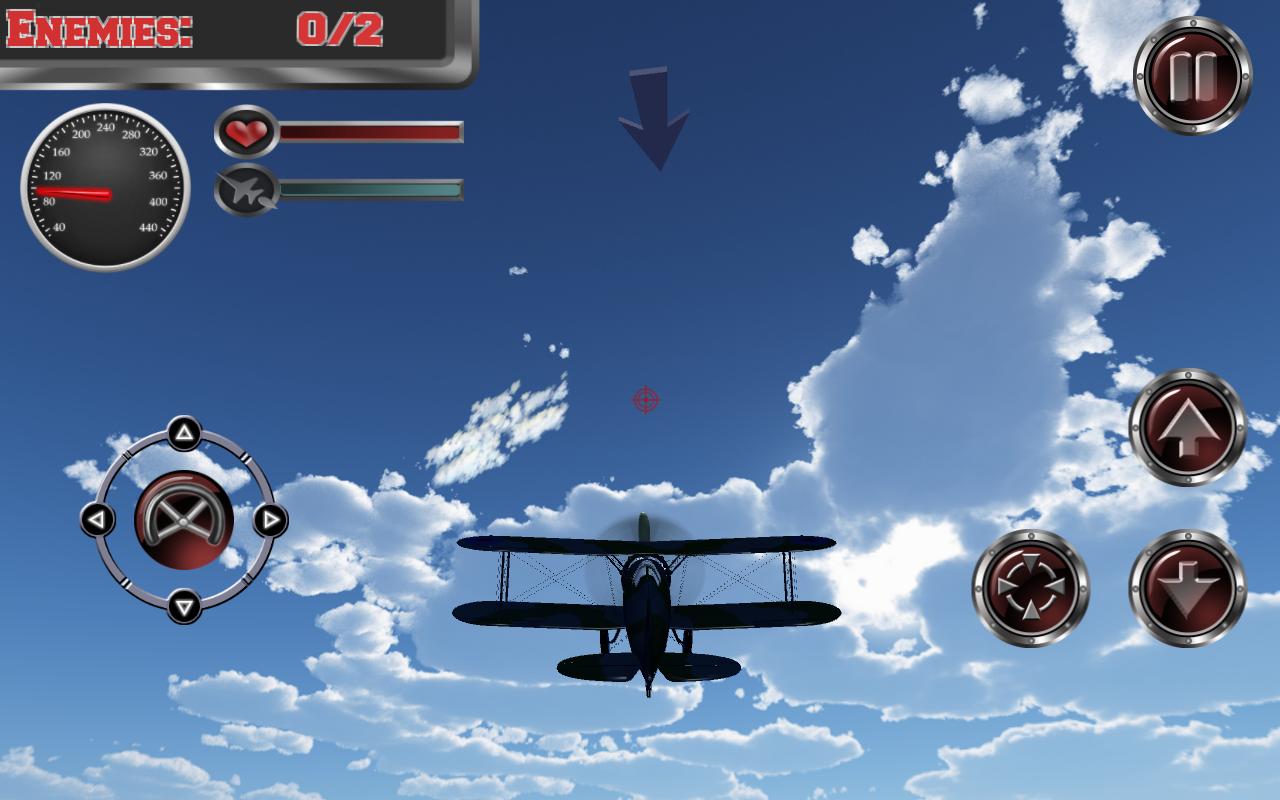Tap the left arrow on the joystick pad
The width and height of the screenshot is (1280, 800).
point(97,518)
